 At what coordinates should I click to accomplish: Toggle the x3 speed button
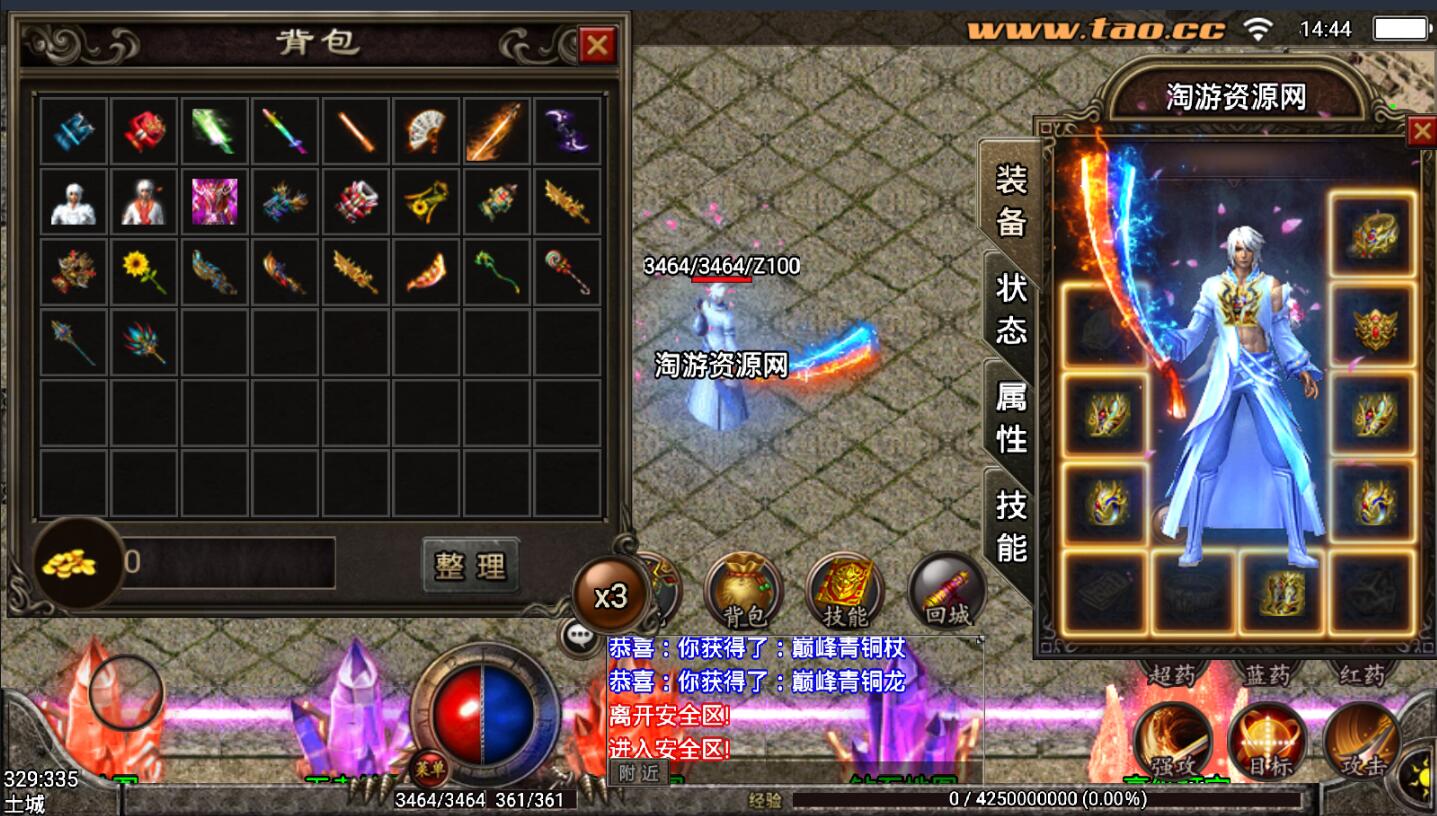[x=610, y=597]
